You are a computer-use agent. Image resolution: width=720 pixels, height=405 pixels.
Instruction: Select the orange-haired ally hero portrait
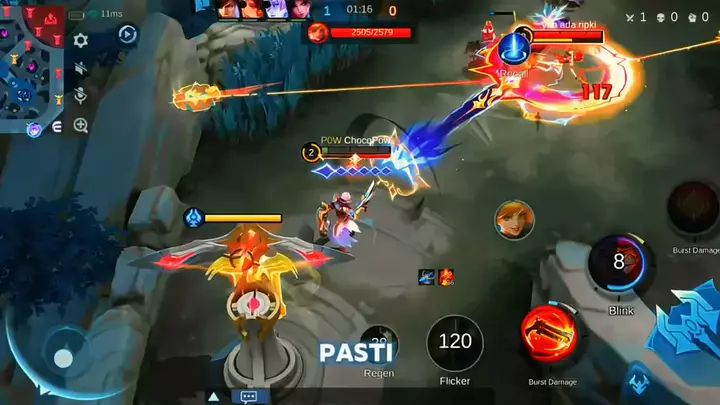(x=514, y=220)
